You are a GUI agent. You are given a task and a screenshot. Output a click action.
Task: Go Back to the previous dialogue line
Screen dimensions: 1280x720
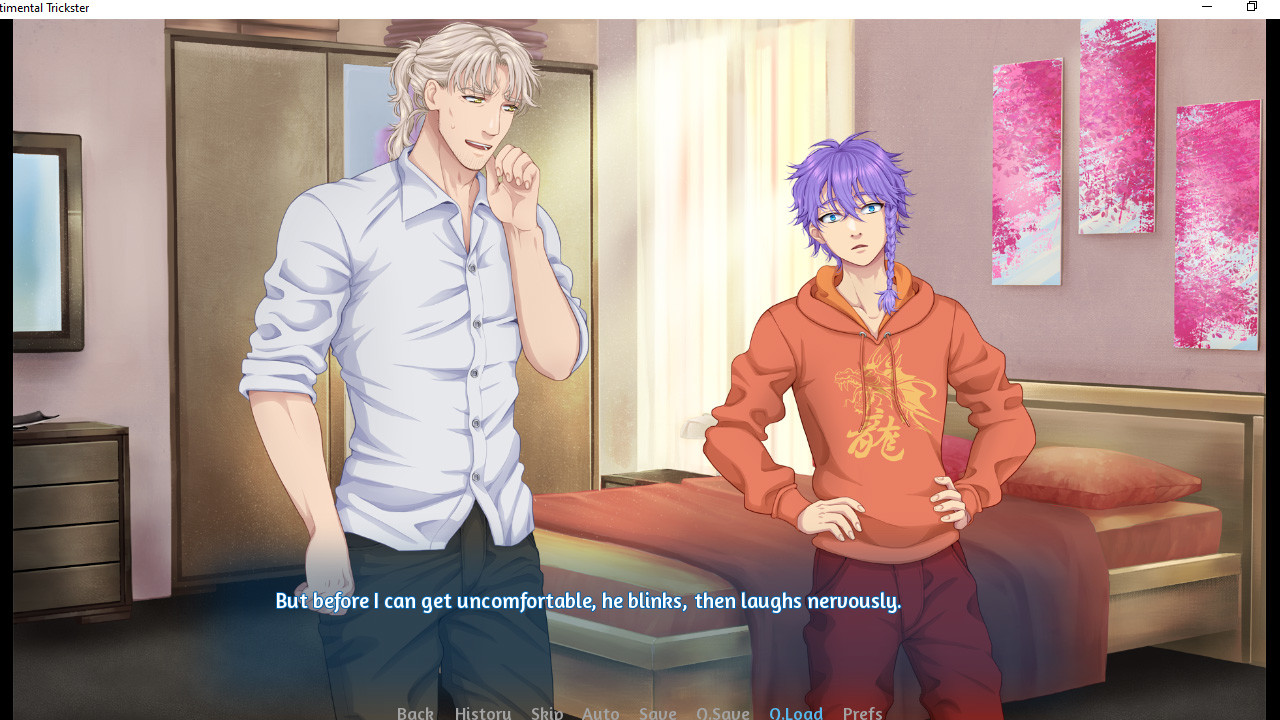(x=415, y=712)
